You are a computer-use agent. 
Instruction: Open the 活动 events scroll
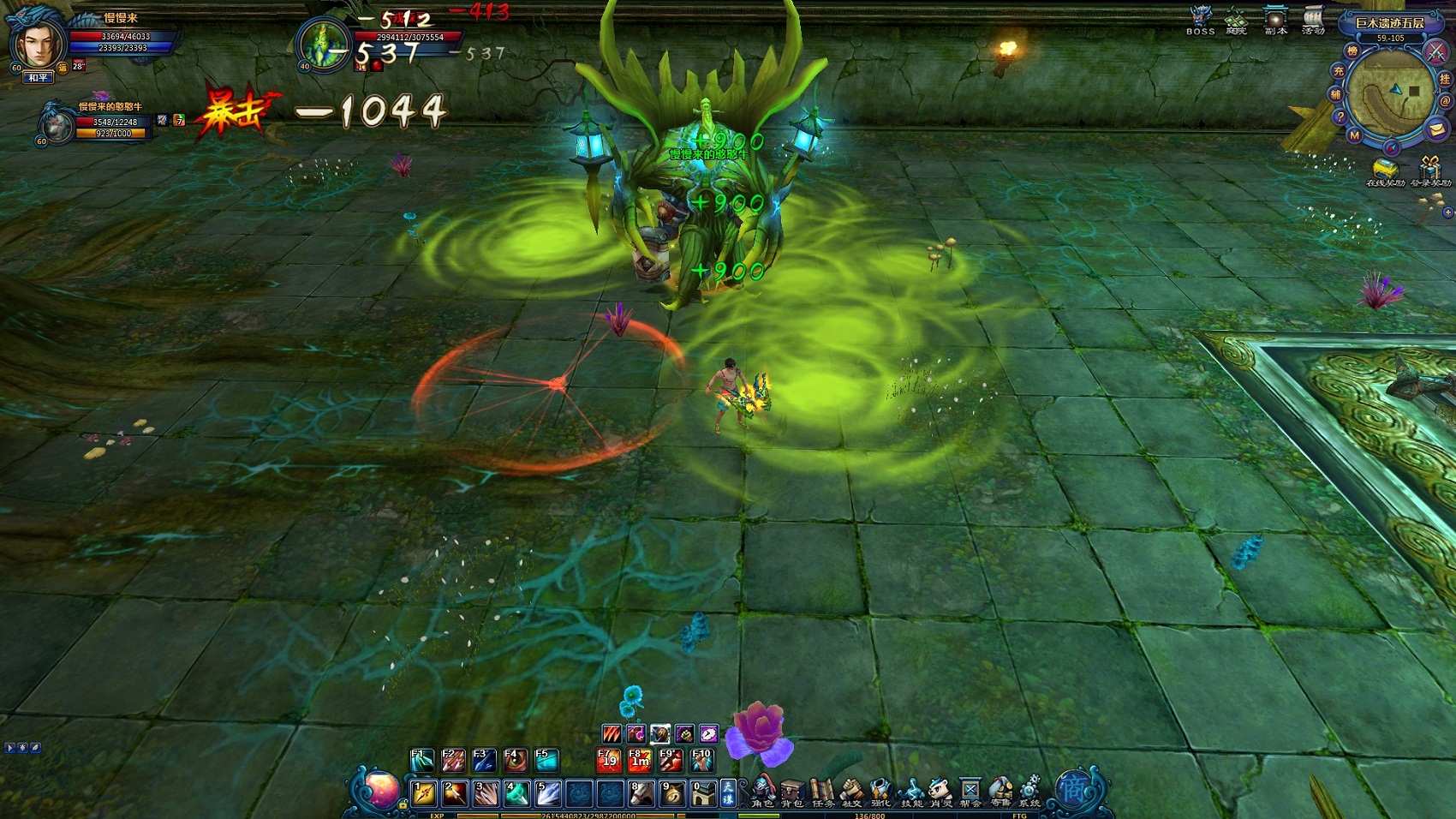click(1313, 21)
